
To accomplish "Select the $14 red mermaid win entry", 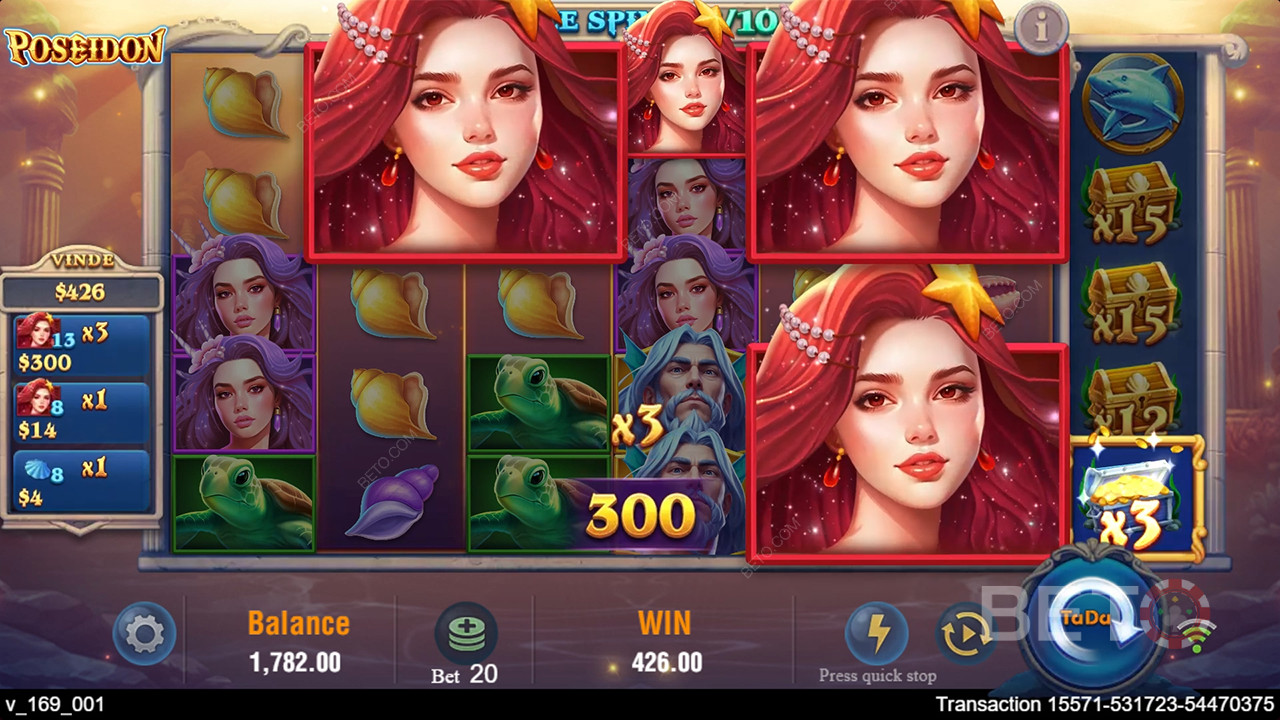I will click(82, 413).
